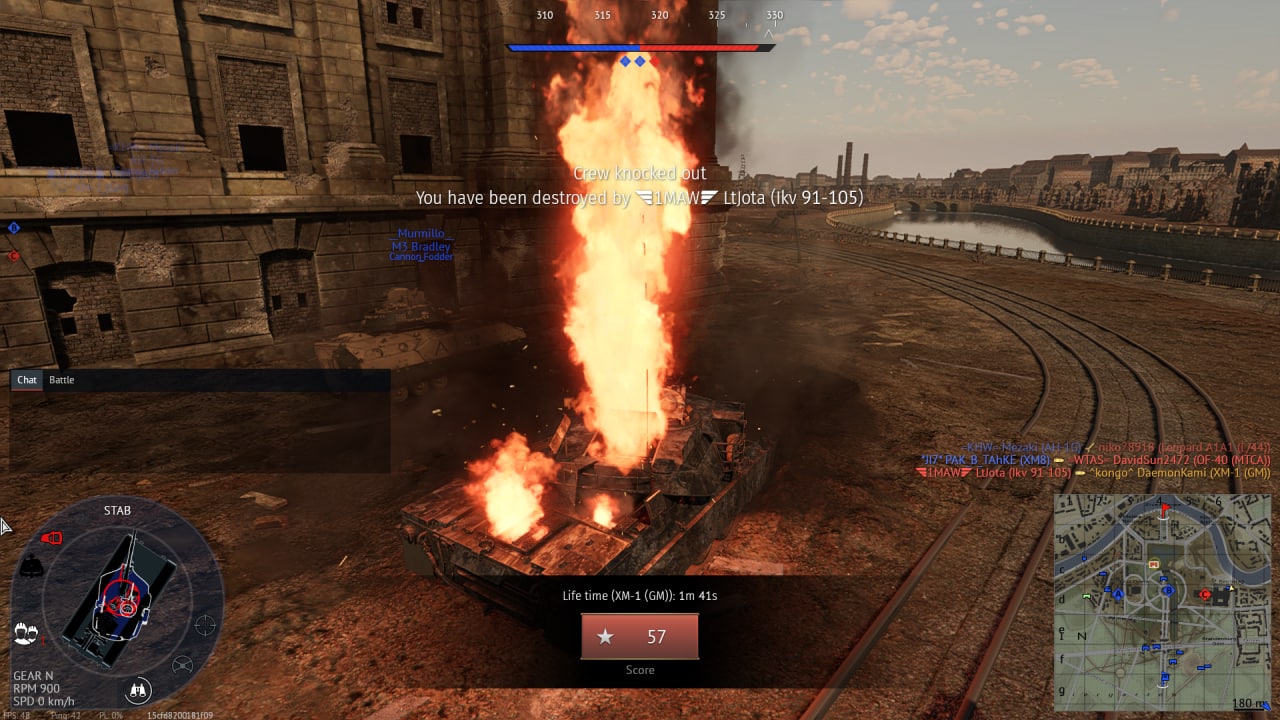
Task: Select the crosshair targeting icon
Action: pos(205,625)
